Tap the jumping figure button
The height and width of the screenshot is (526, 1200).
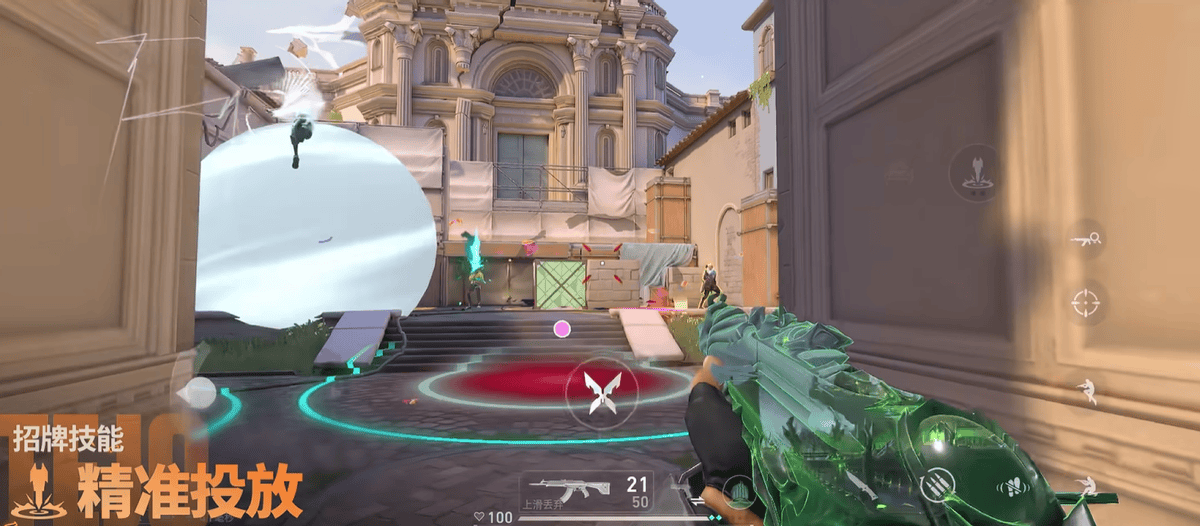tap(1085, 391)
